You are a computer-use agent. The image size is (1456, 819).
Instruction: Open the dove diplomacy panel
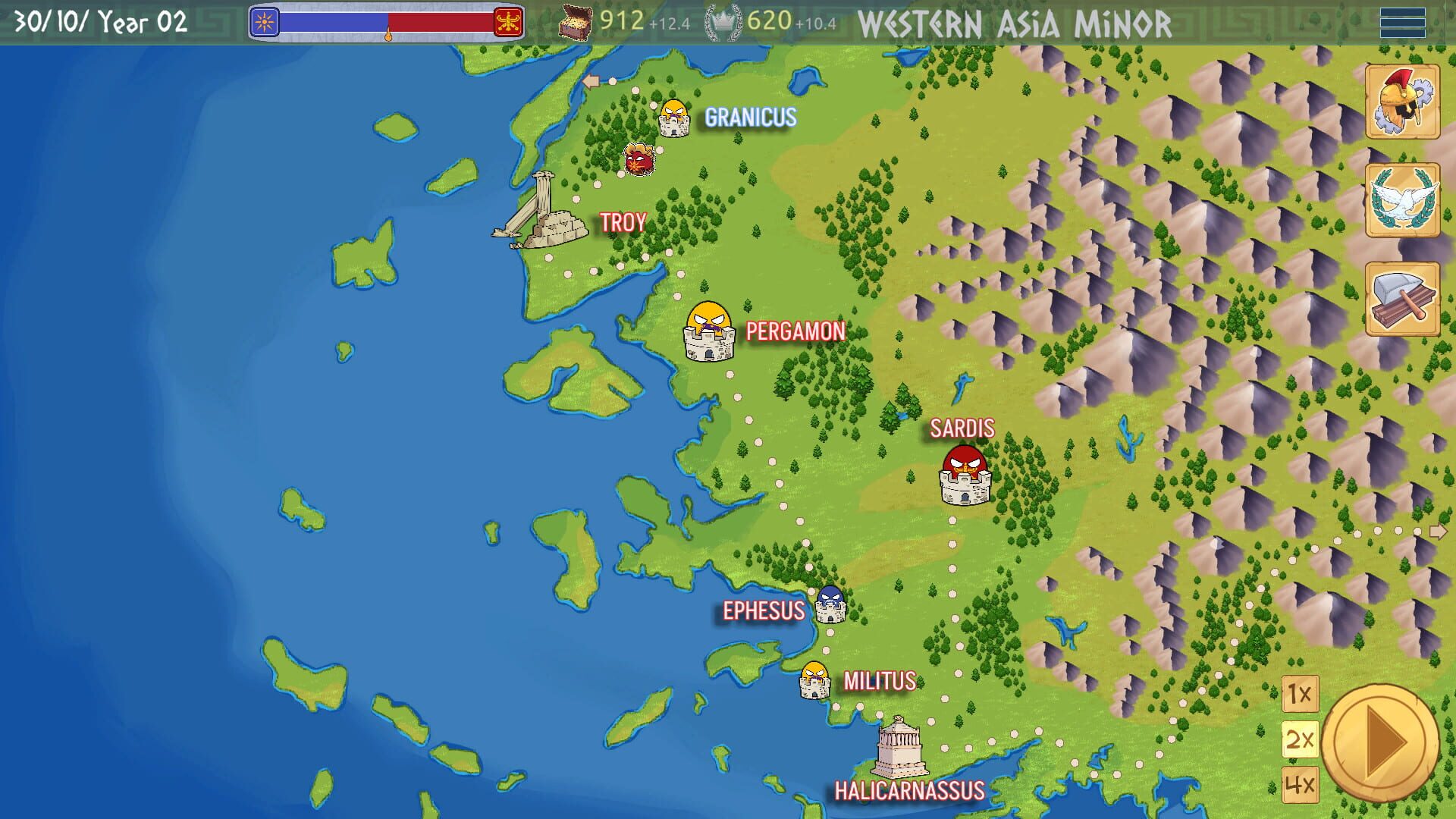click(1404, 199)
